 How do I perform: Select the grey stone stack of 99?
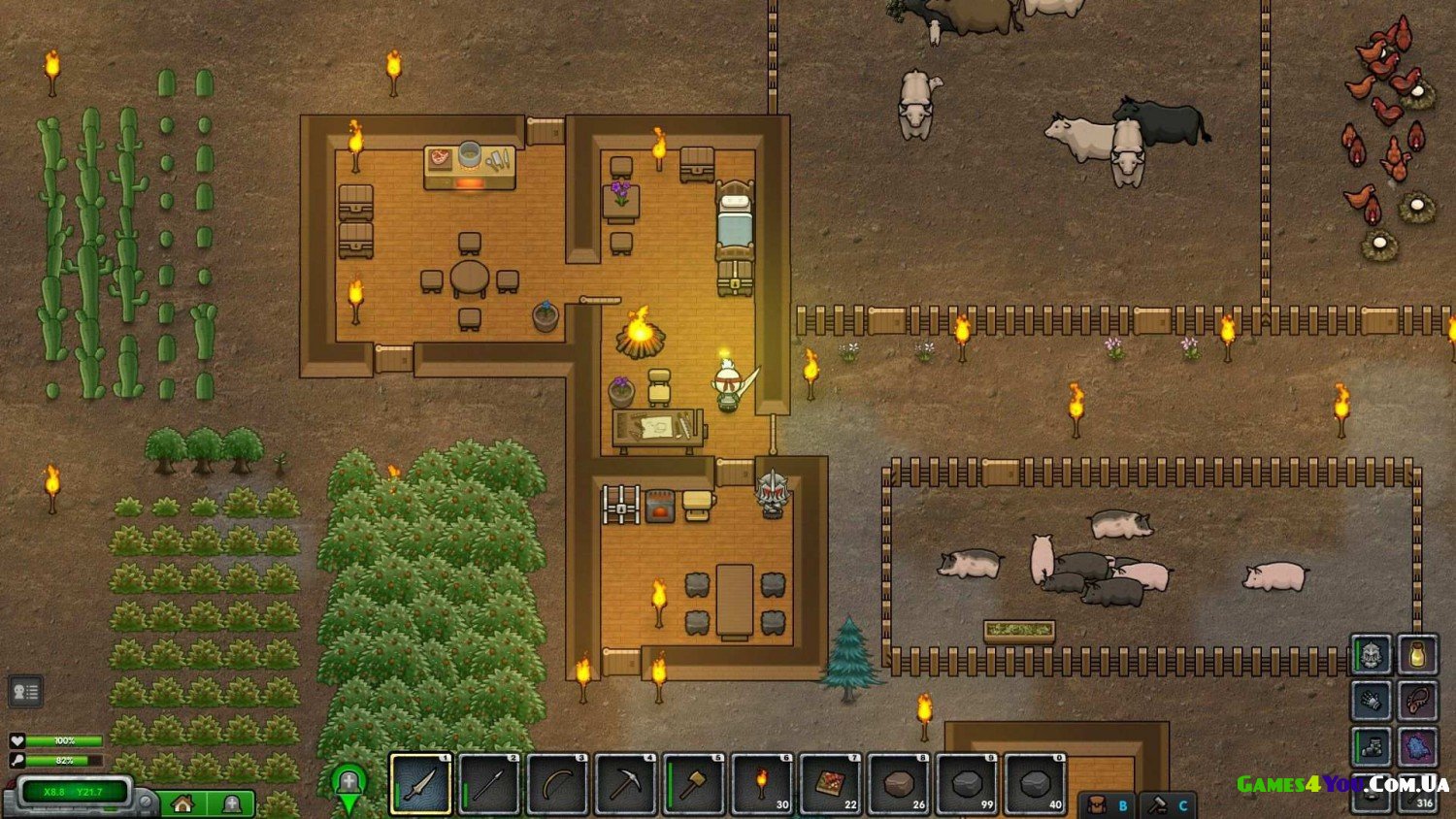coord(967,783)
